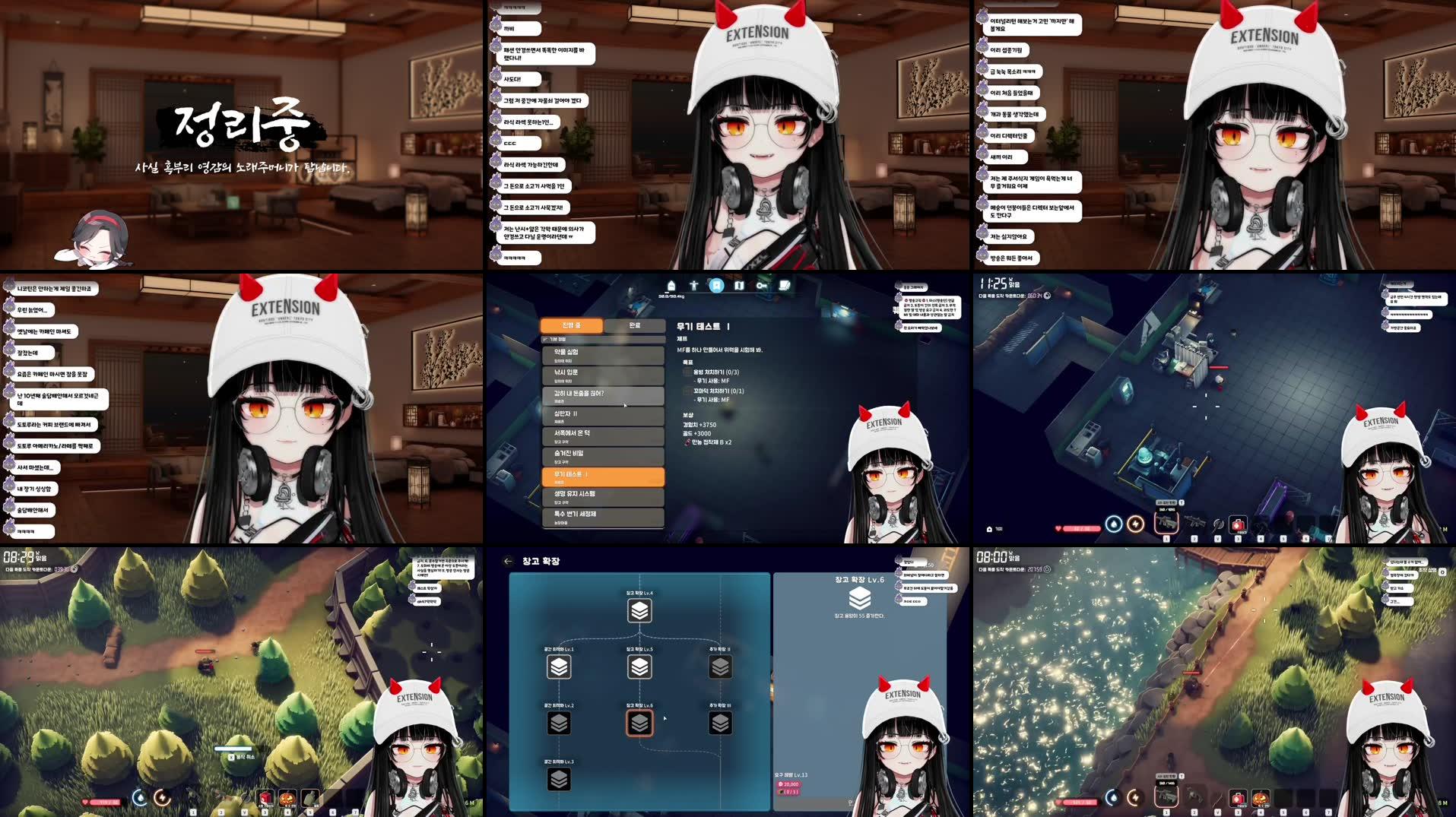This screenshot has height=817, width=1456.
Task: Click the lightning skill icon in the HUD
Action: coord(162,798)
